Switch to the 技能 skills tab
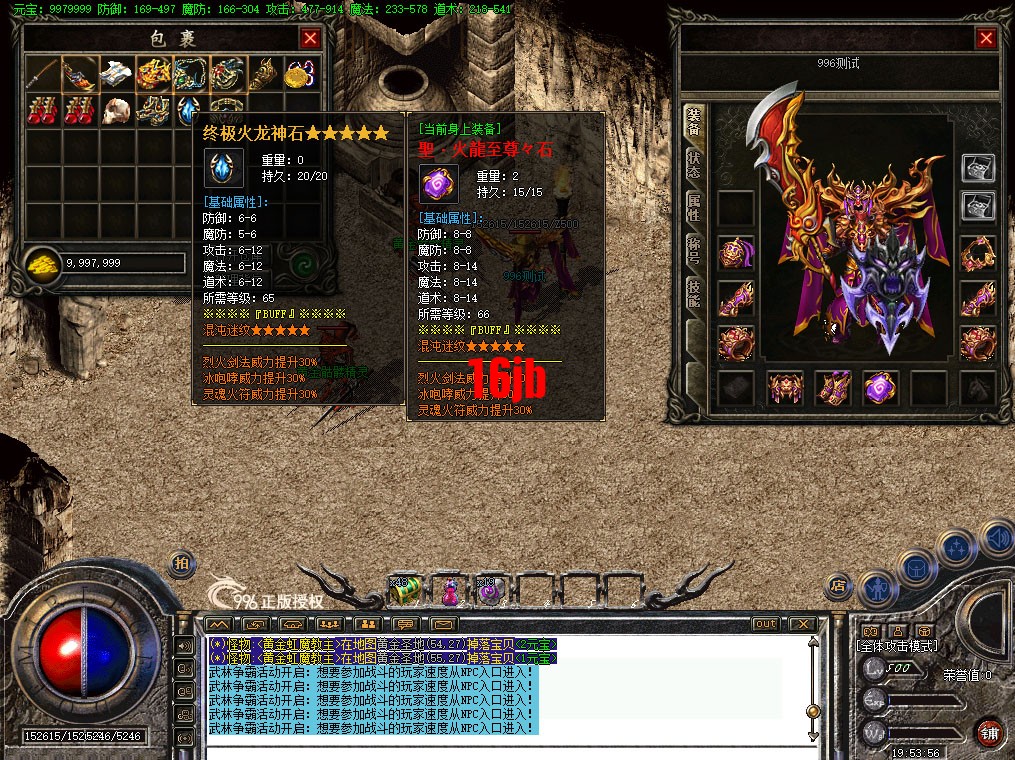This screenshot has height=760, width=1015. [x=693, y=293]
